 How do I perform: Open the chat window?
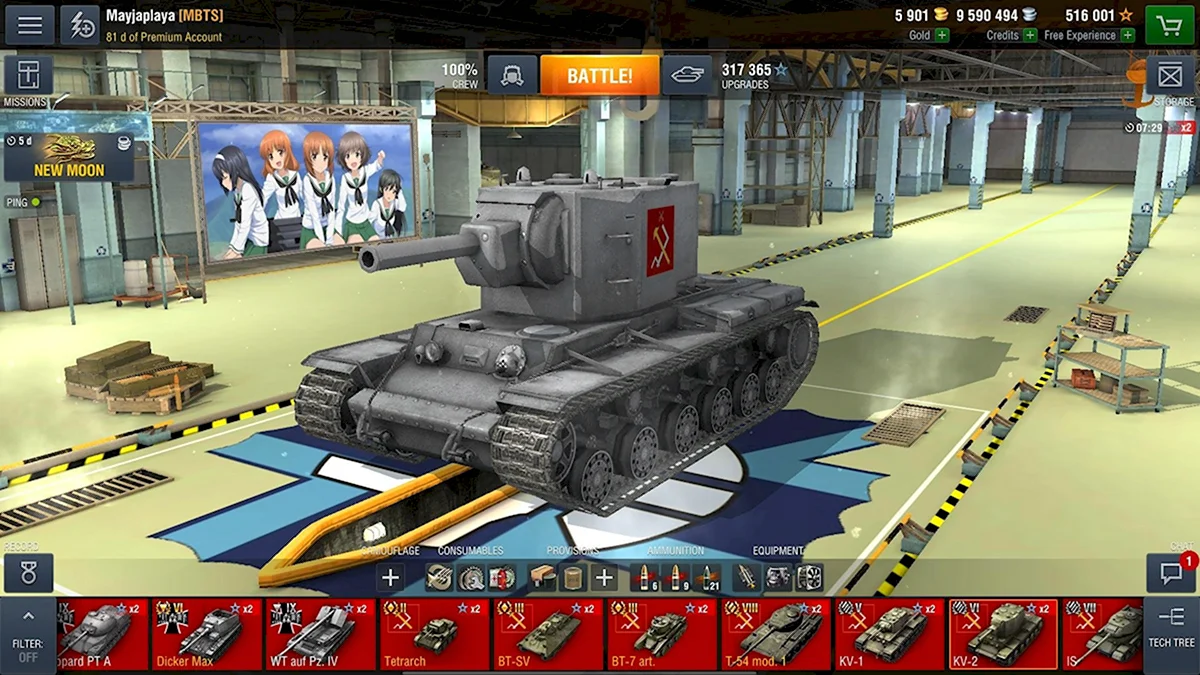(1171, 573)
